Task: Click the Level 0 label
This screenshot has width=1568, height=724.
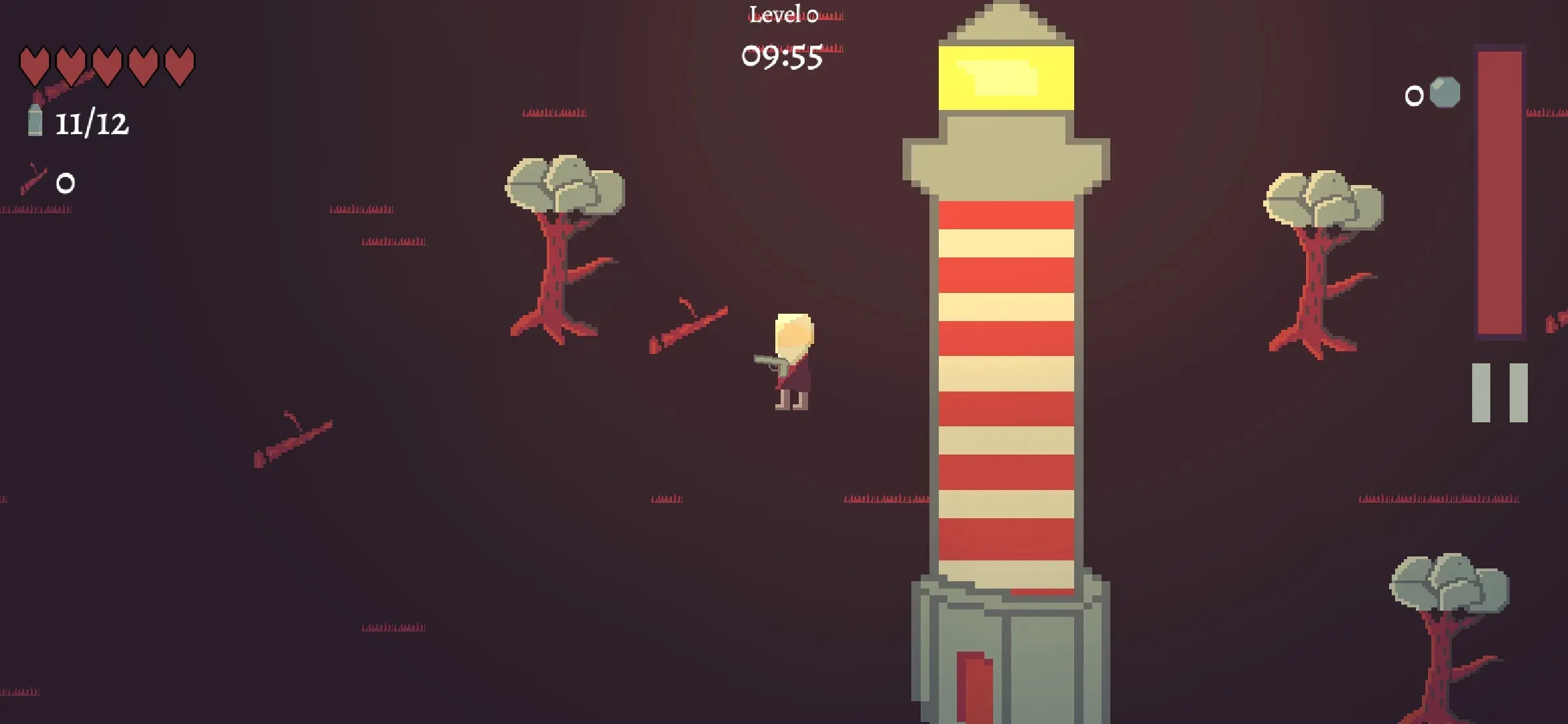Action: coord(783,15)
